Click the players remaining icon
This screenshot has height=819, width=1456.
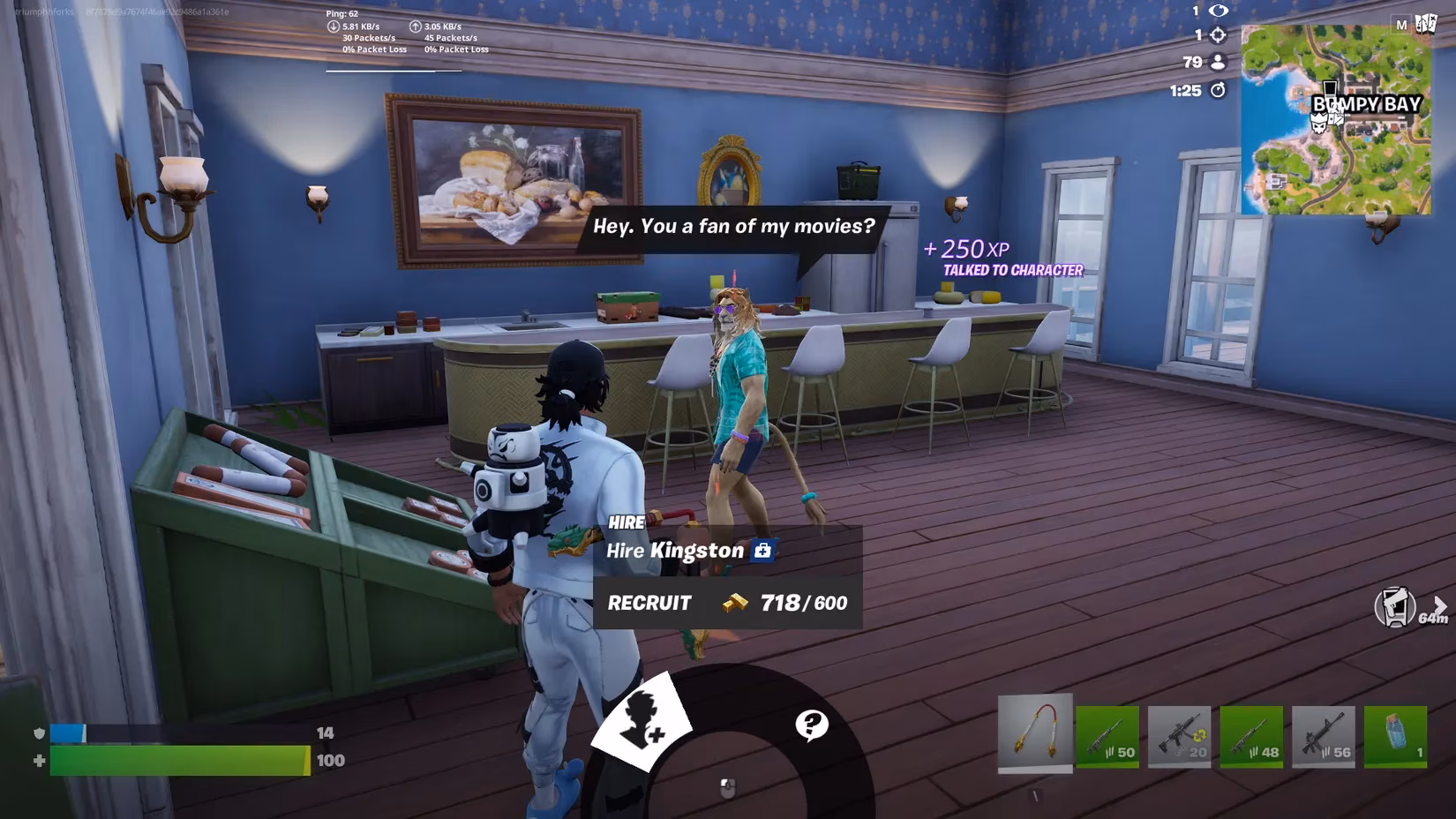1218,62
